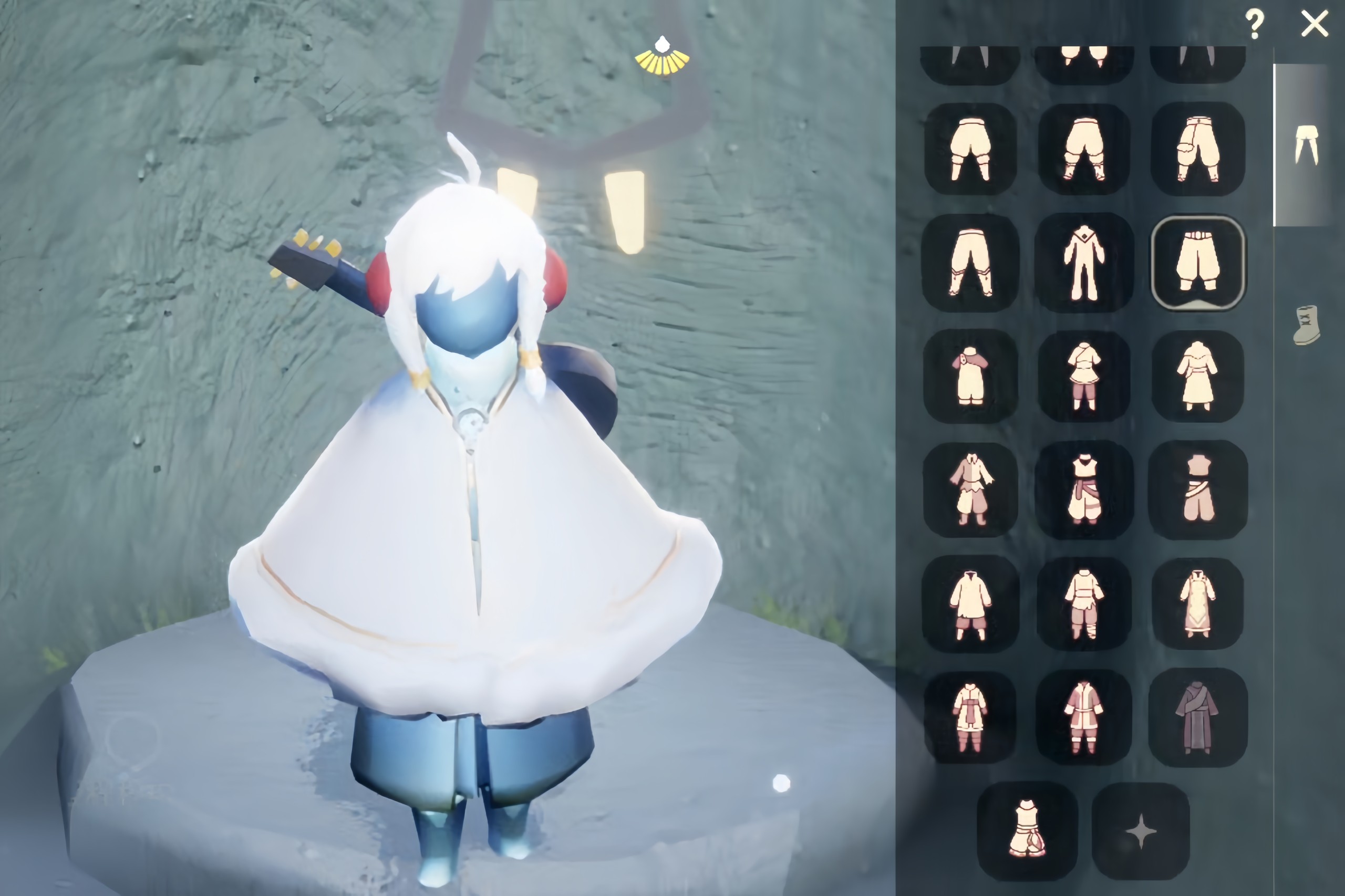Choose the full-body jumpsuit outfit

click(1084, 263)
